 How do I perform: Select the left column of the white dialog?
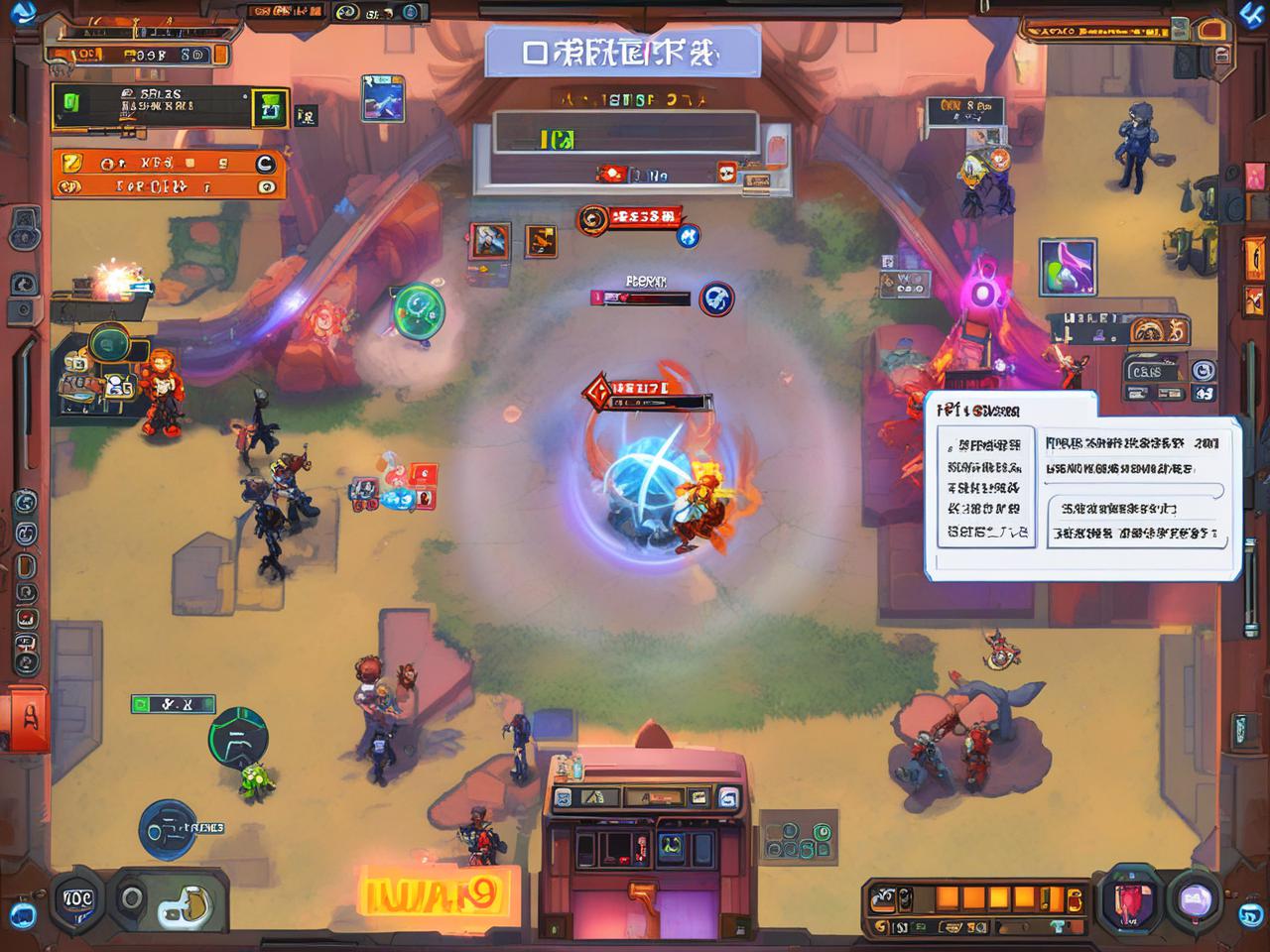985,487
